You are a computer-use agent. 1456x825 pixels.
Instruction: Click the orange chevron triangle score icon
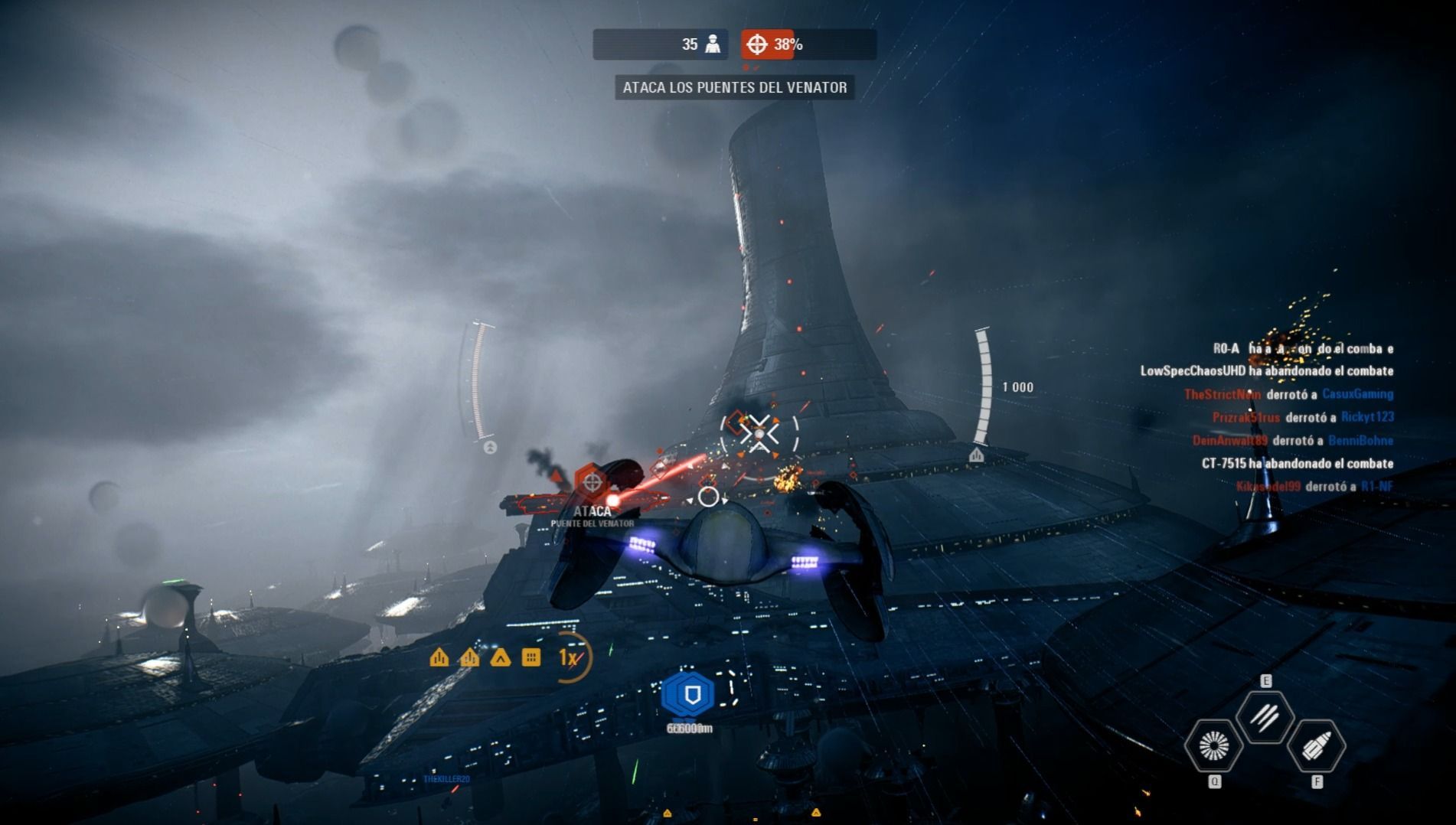[500, 657]
